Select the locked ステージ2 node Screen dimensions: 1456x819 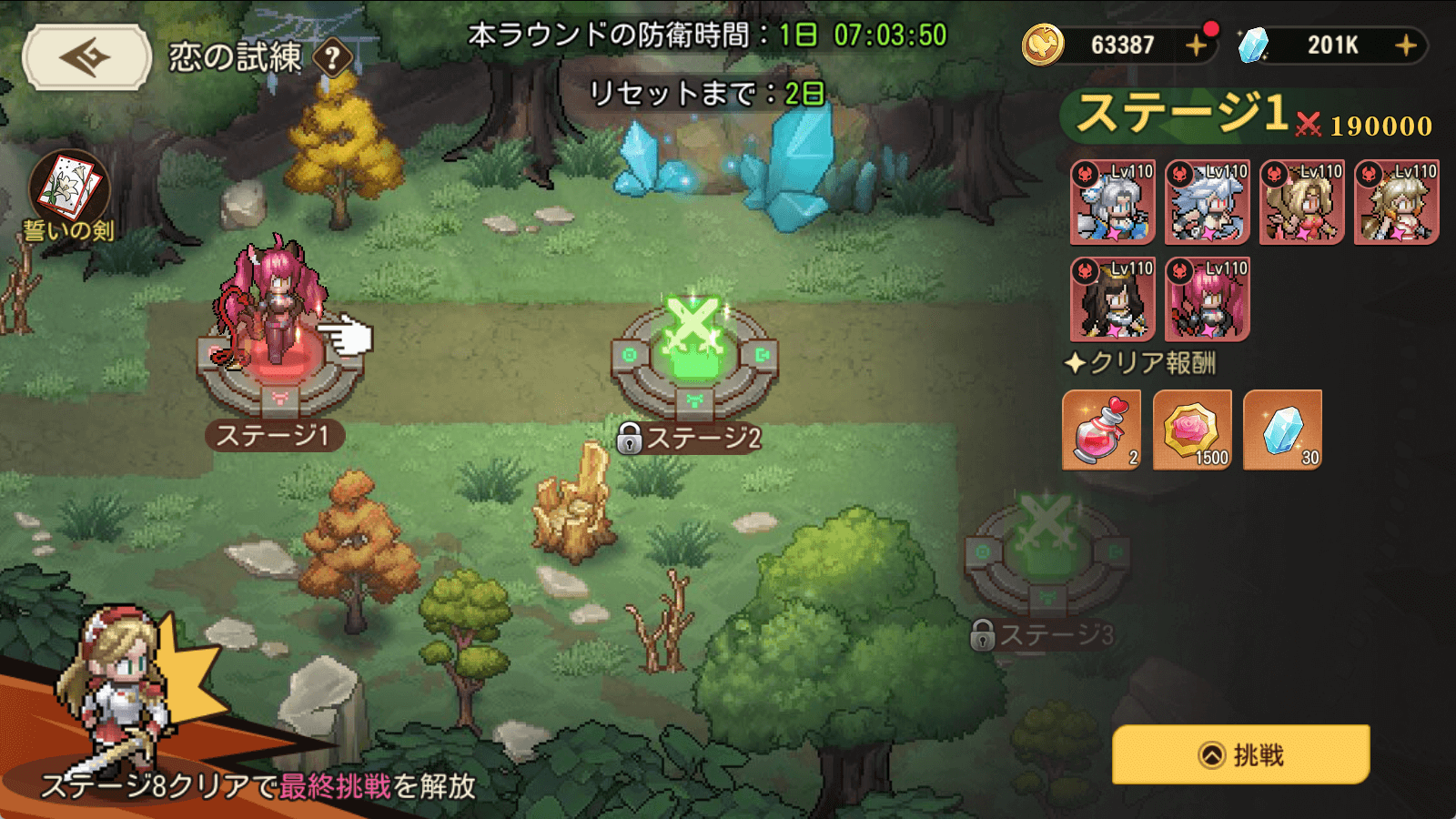point(693,359)
